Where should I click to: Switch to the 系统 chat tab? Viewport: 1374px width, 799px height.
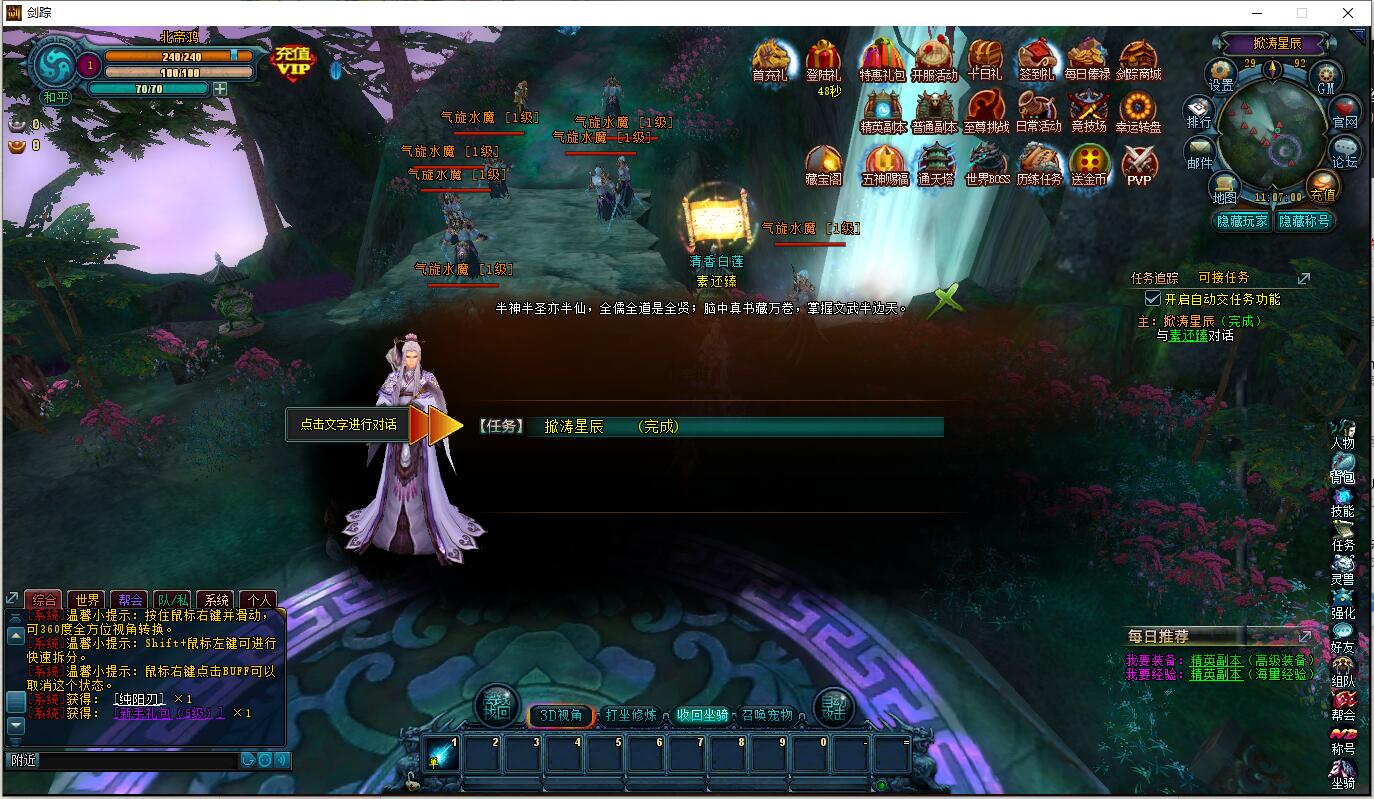(217, 600)
